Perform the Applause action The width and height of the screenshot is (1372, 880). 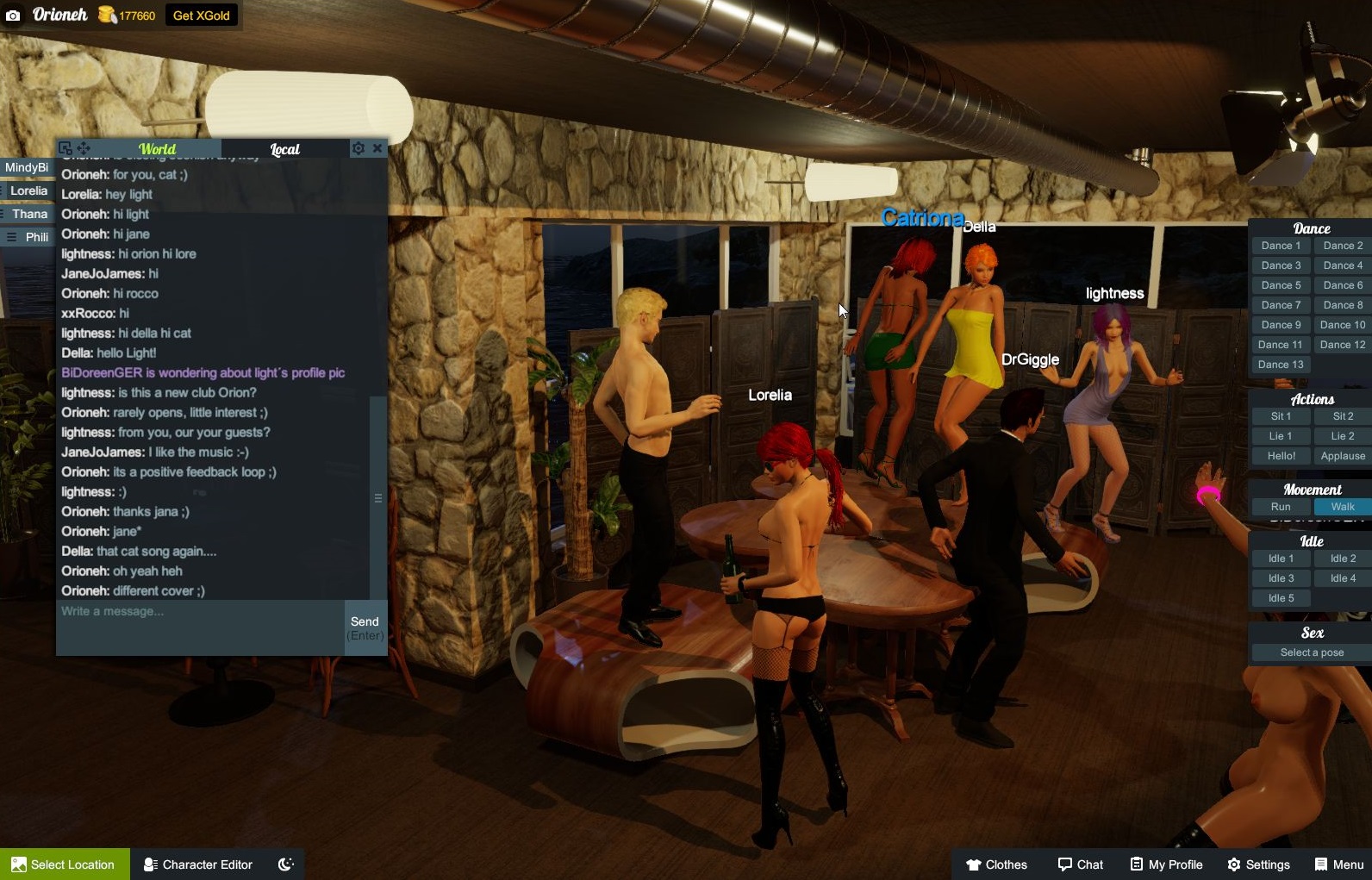click(1342, 456)
